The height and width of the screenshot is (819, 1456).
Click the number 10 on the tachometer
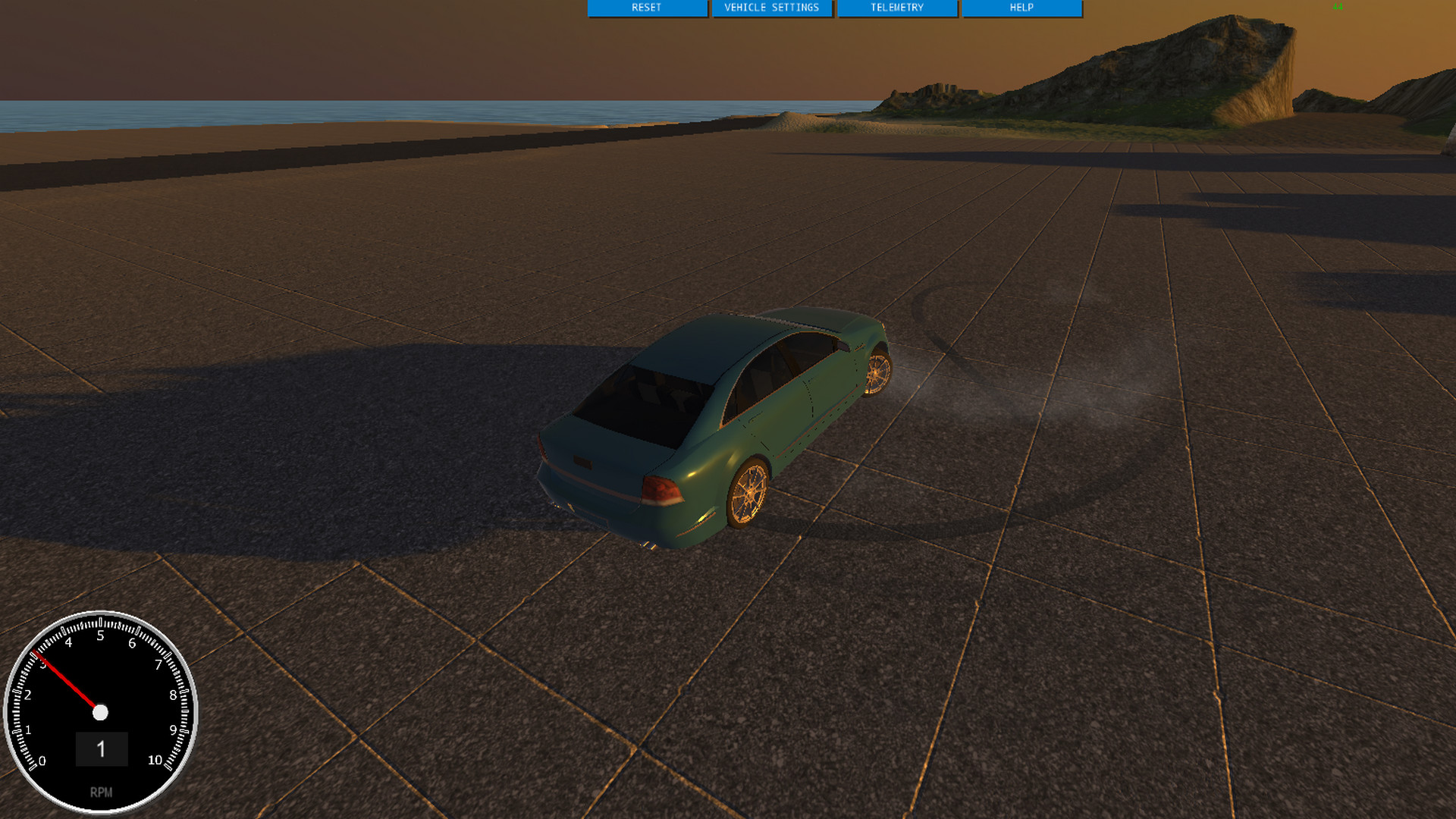click(155, 758)
